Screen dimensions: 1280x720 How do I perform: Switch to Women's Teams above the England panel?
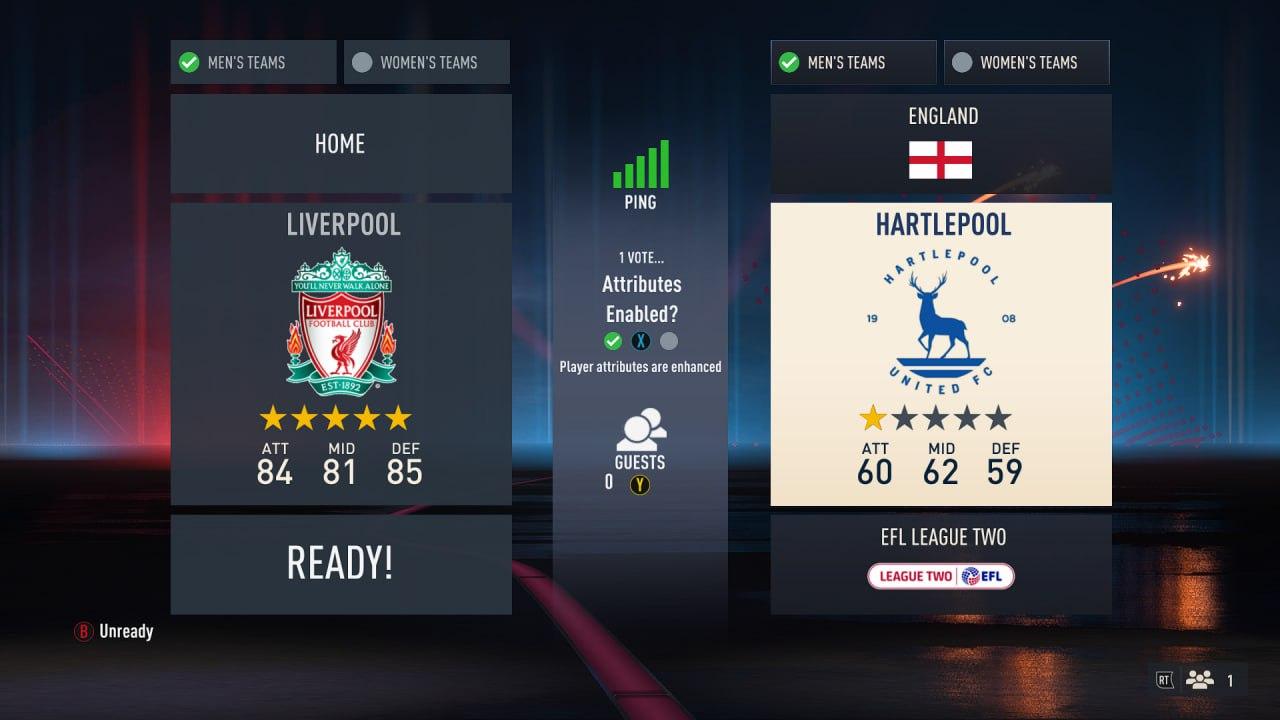click(x=1027, y=62)
